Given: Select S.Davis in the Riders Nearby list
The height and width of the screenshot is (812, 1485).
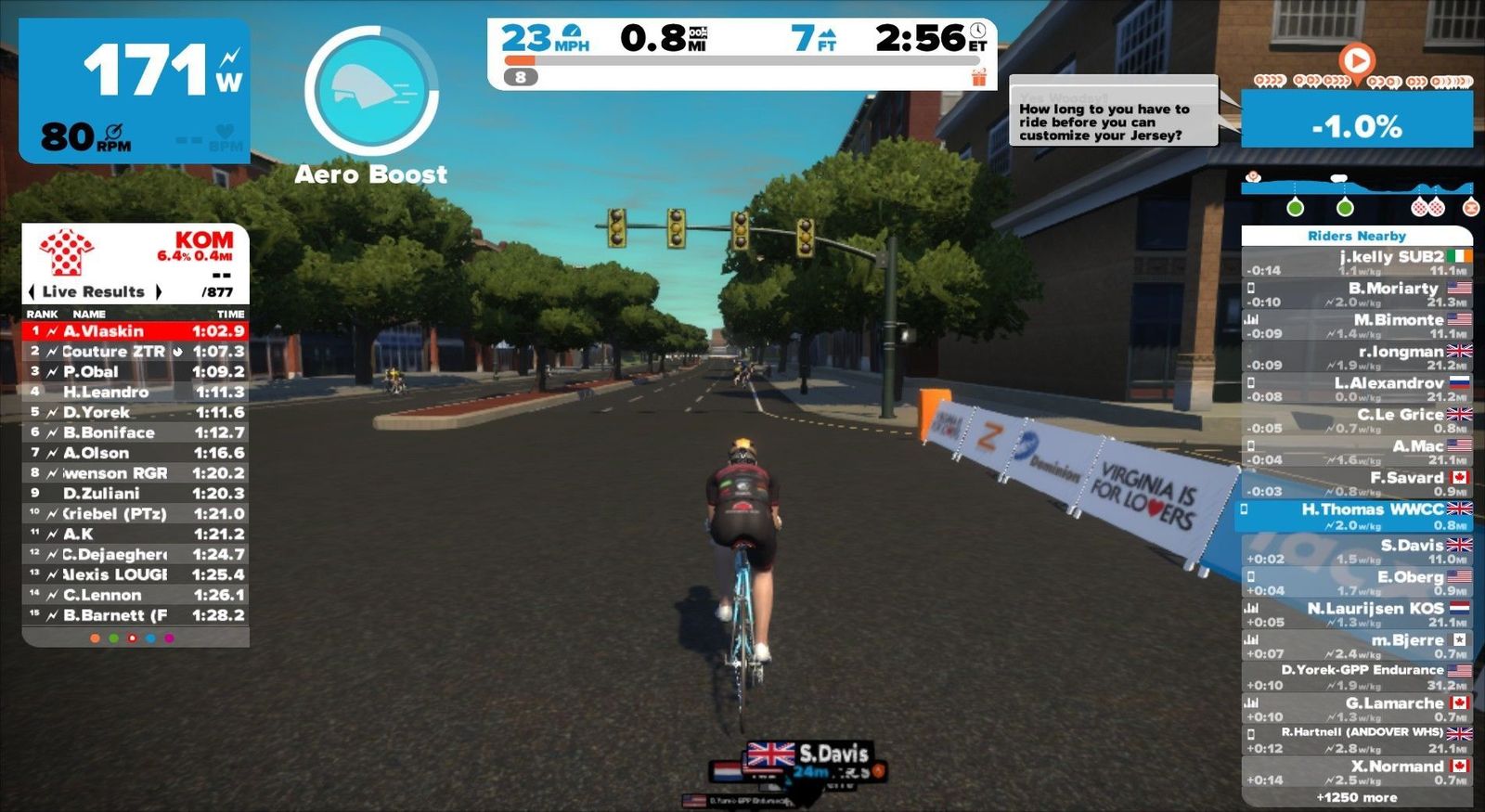Looking at the screenshot, I should point(1356,551).
